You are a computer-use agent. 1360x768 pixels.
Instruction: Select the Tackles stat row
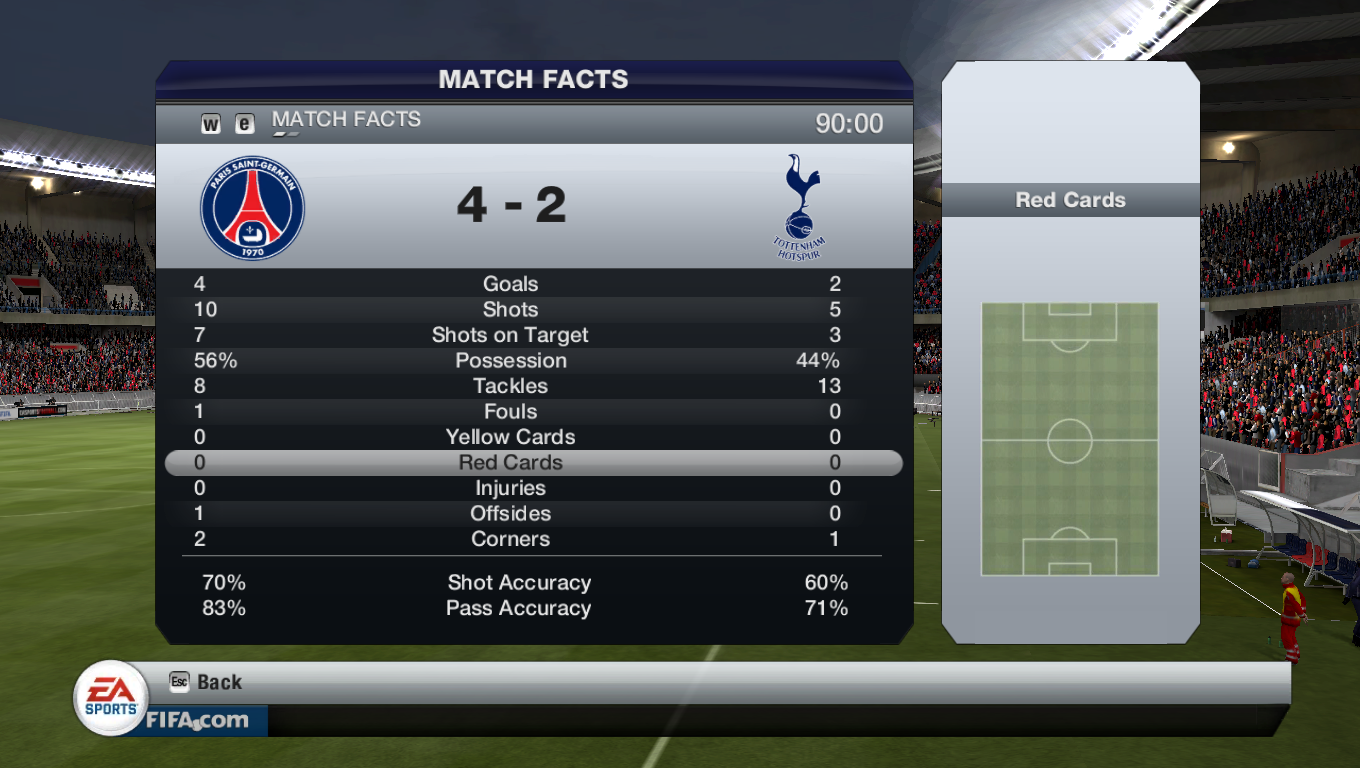tap(511, 386)
